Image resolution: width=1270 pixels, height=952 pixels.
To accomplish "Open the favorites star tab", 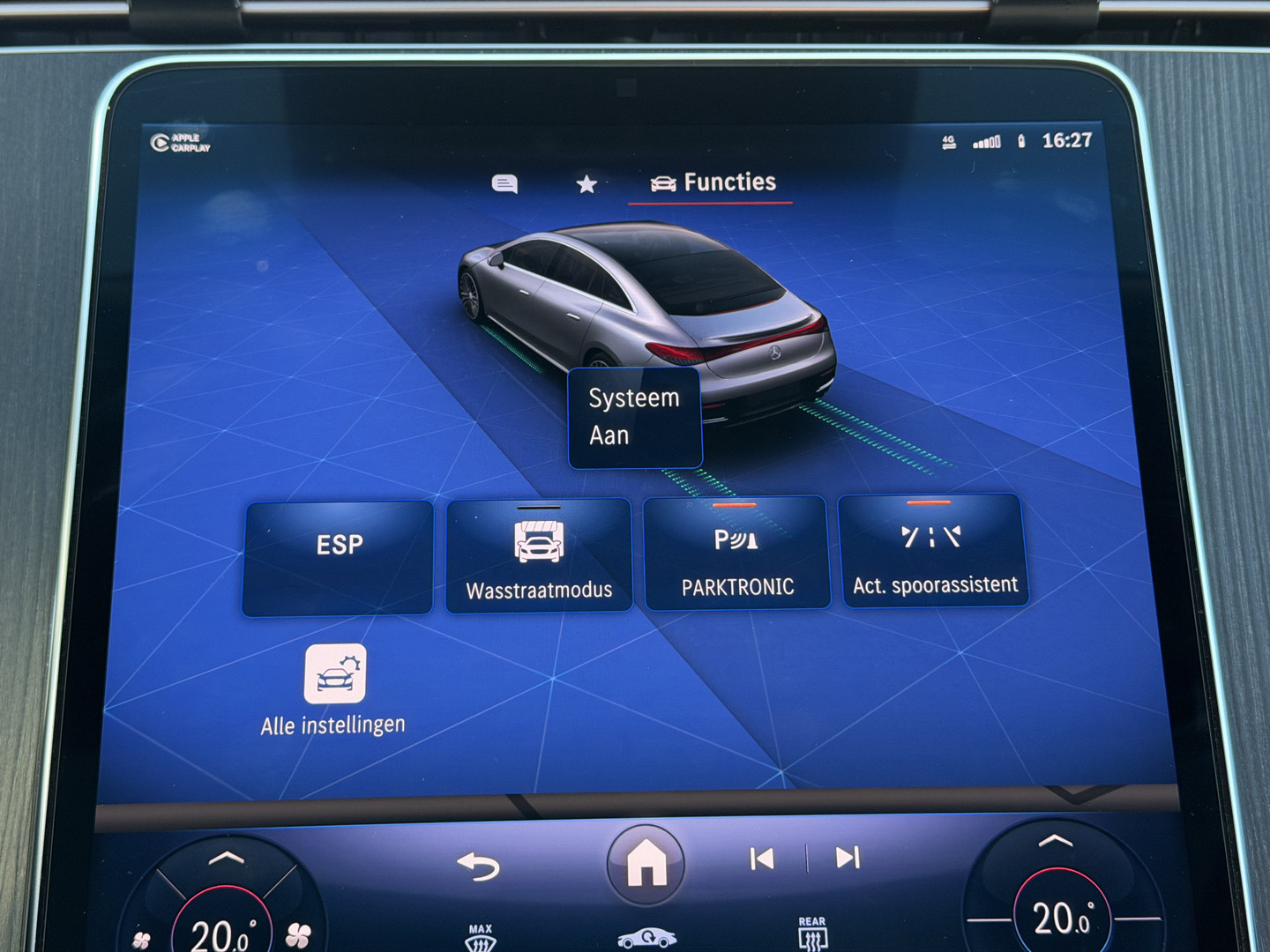I will 586,183.
